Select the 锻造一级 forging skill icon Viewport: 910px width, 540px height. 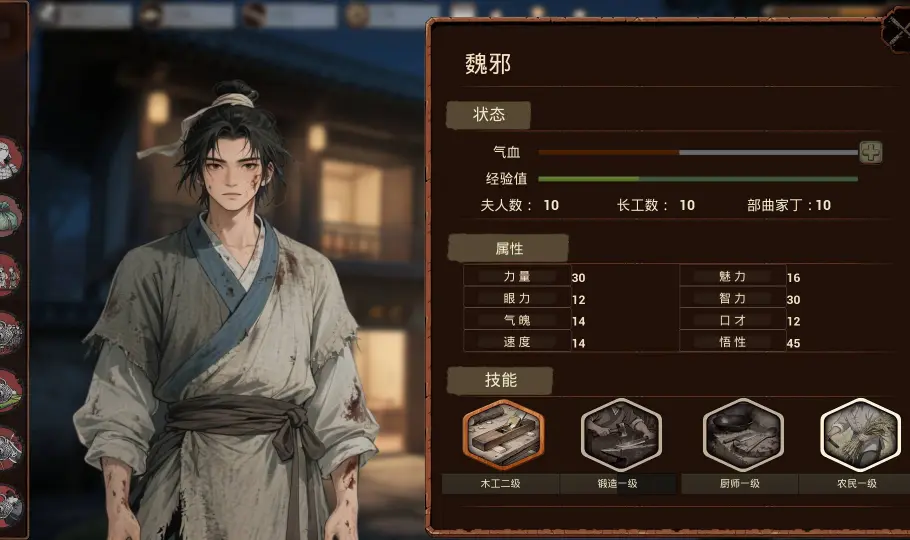[621, 434]
